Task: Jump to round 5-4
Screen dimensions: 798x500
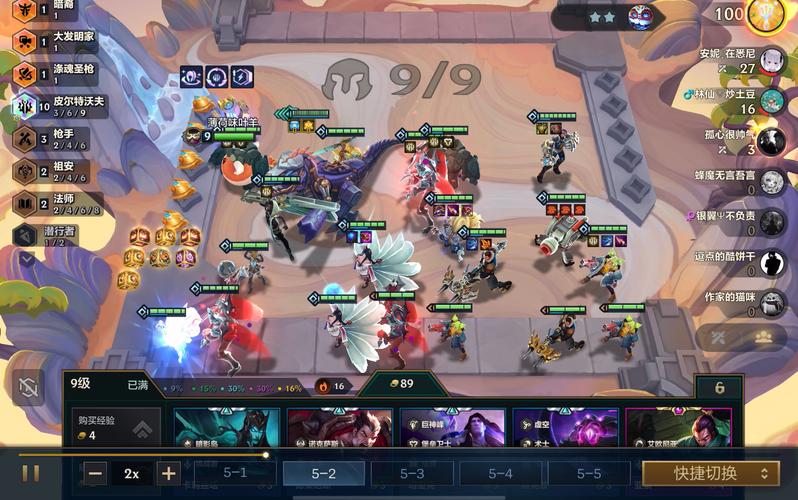Action: (500, 473)
